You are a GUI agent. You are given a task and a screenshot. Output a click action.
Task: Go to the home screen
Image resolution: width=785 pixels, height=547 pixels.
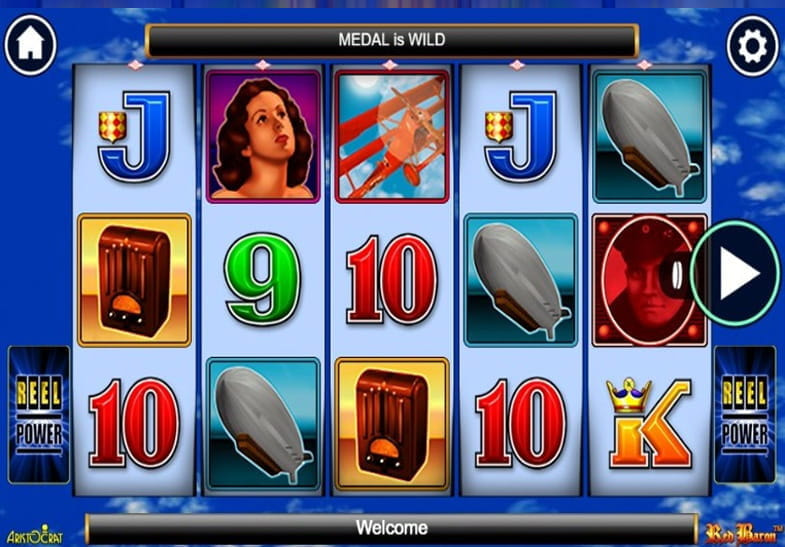pos(30,45)
